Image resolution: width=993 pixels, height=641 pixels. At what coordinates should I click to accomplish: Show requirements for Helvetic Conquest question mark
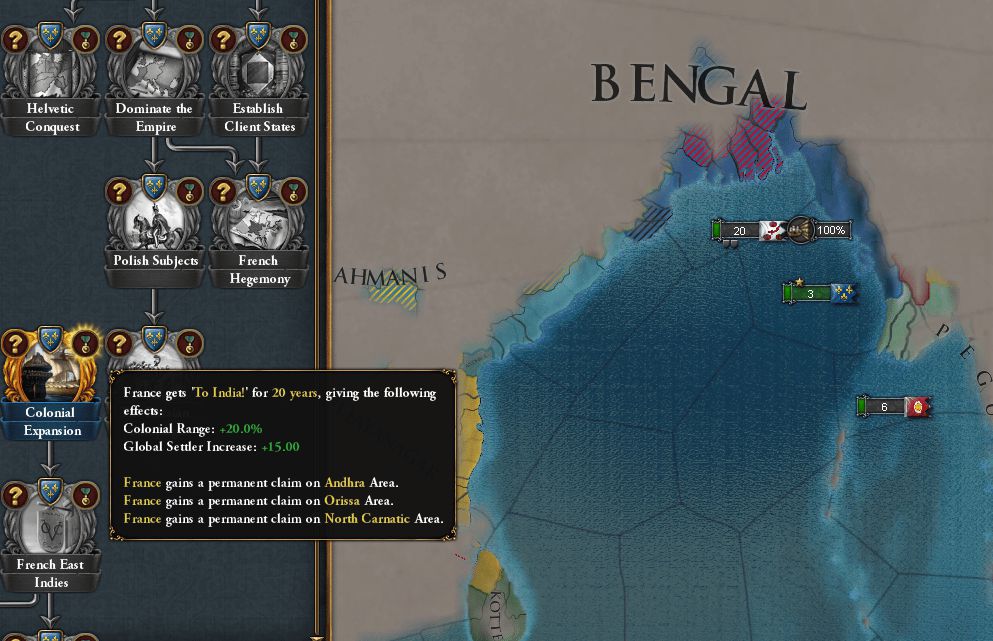tap(15, 40)
